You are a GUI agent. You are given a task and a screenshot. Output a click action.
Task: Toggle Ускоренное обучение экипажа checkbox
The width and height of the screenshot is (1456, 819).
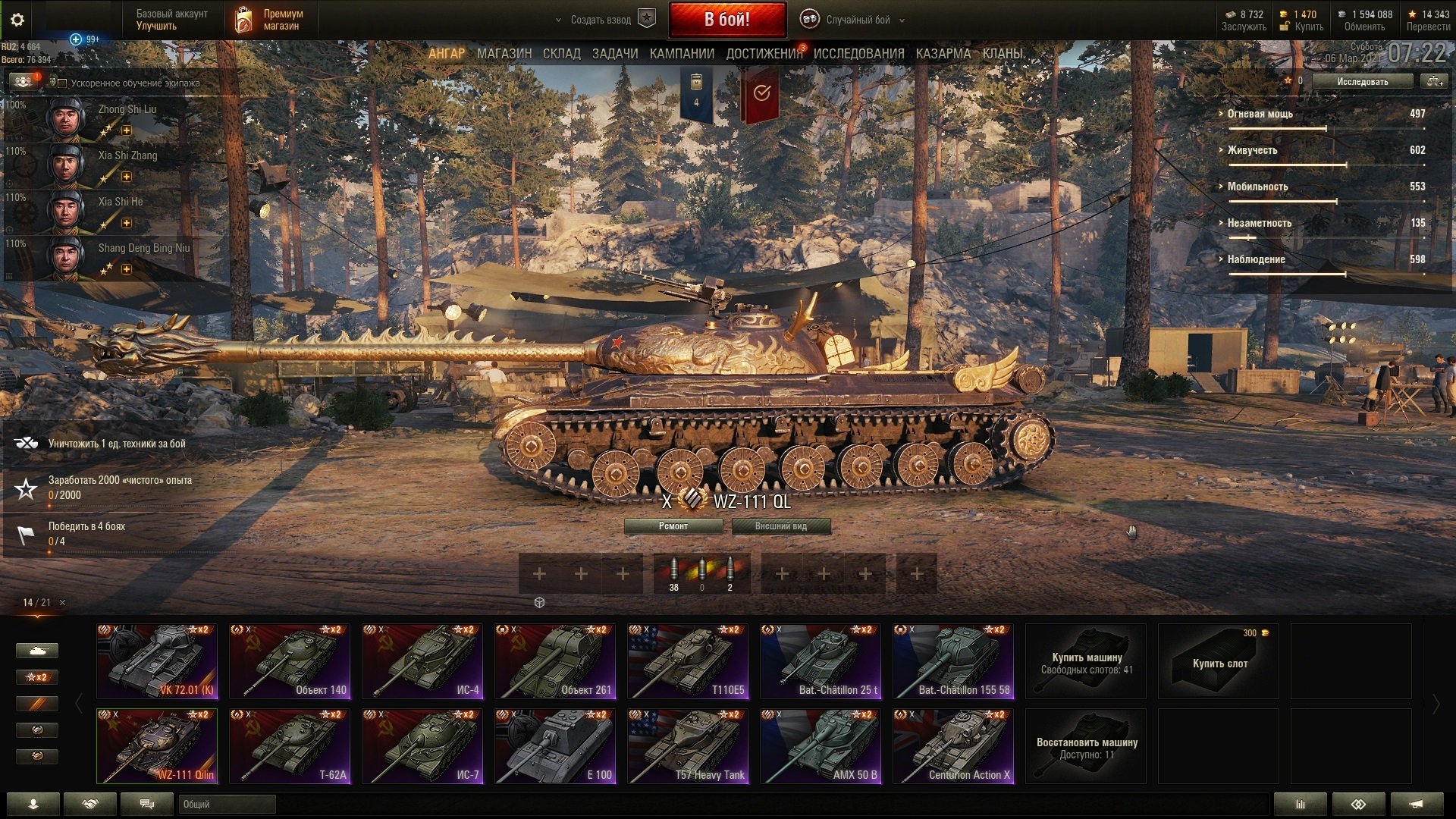click(x=63, y=83)
